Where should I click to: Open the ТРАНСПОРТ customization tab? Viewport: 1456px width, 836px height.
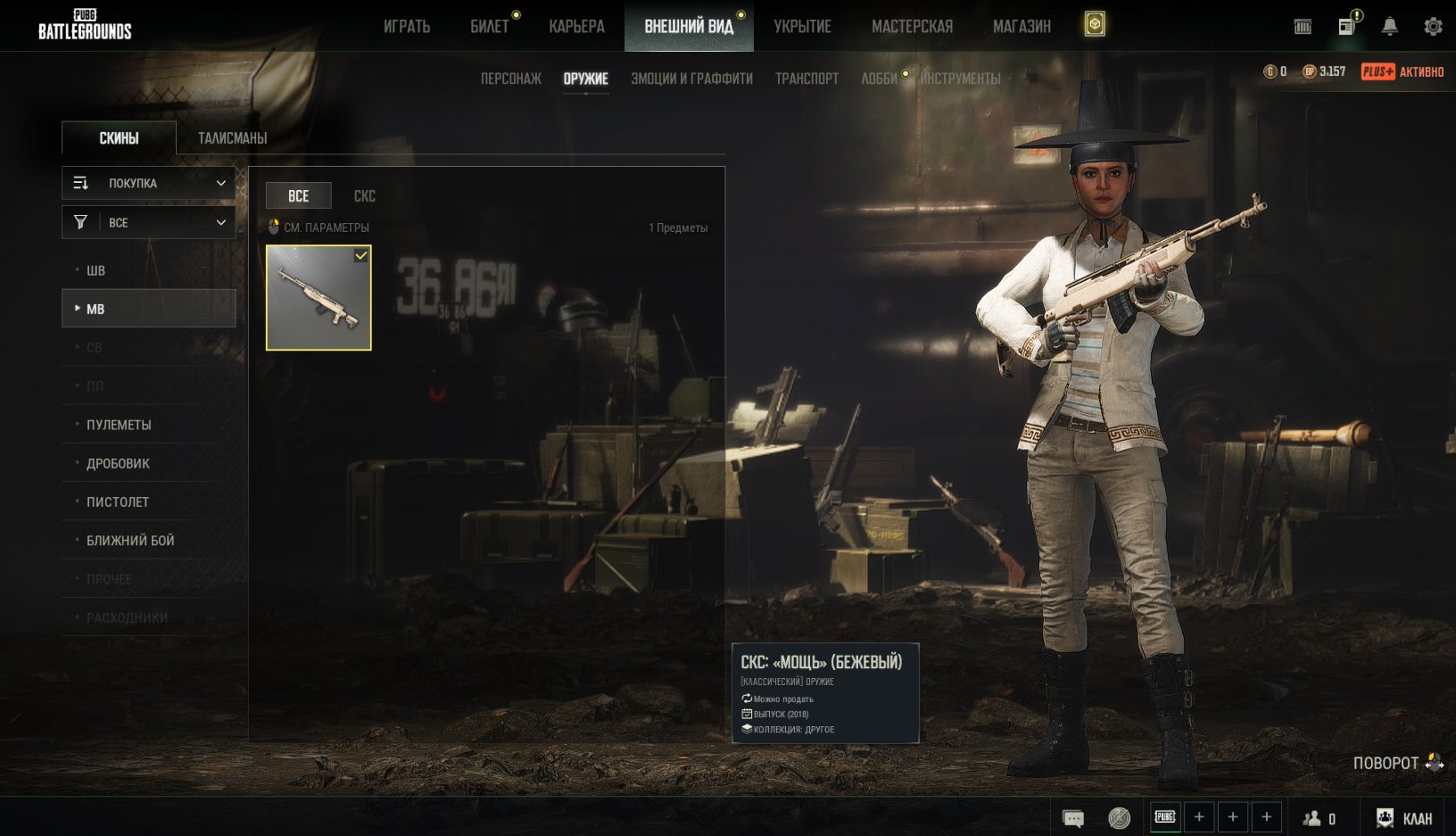(x=807, y=79)
